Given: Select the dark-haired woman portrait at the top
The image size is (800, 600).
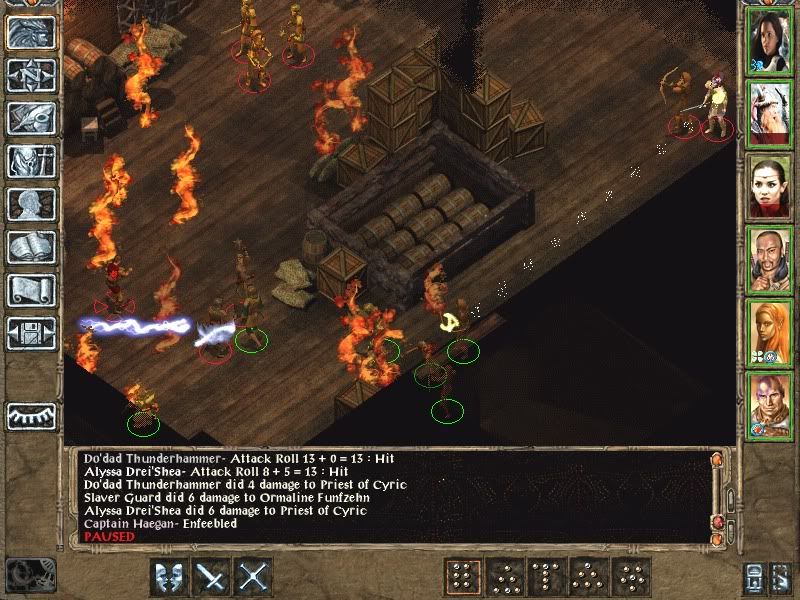Looking at the screenshot, I should click(x=769, y=40).
